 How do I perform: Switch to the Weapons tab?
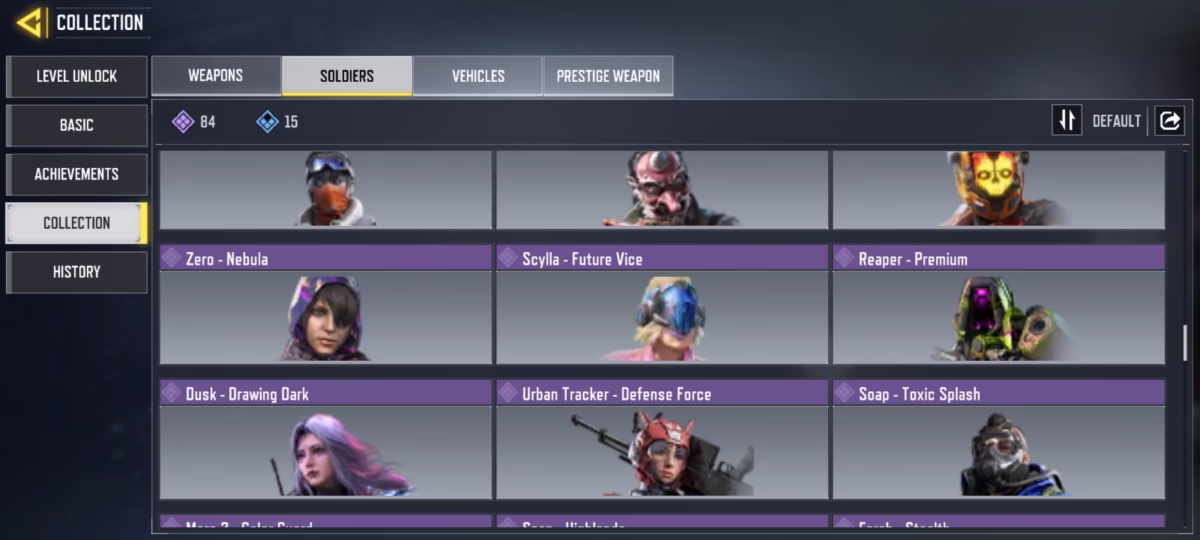[216, 76]
